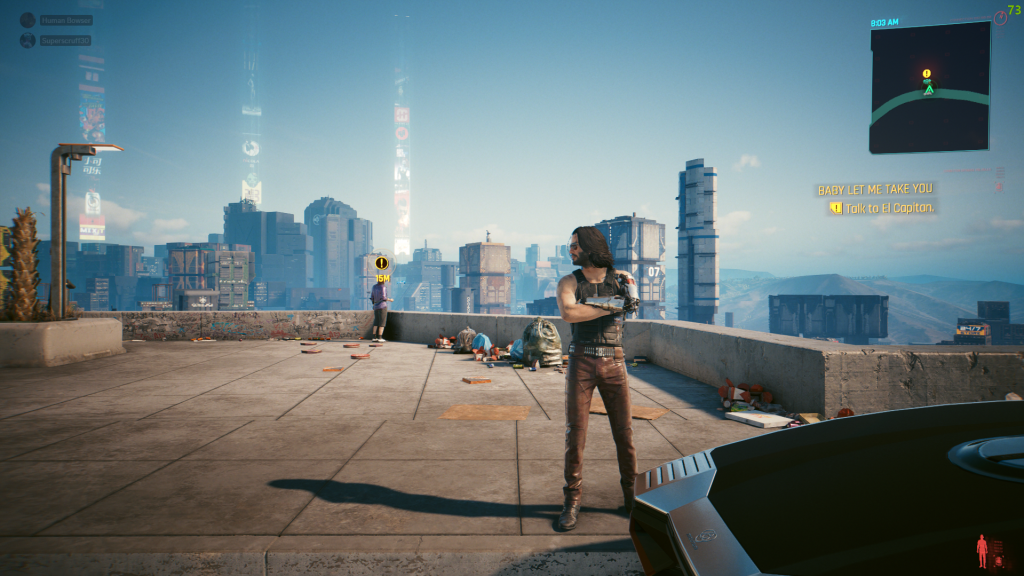
Task: Click the red body silhouette status icon
Action: pos(982,550)
